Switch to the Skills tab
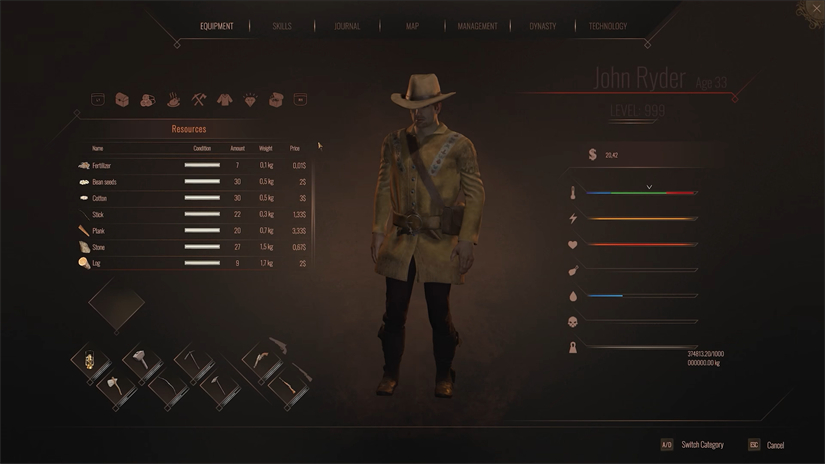This screenshot has height=464, width=825. pos(282,26)
